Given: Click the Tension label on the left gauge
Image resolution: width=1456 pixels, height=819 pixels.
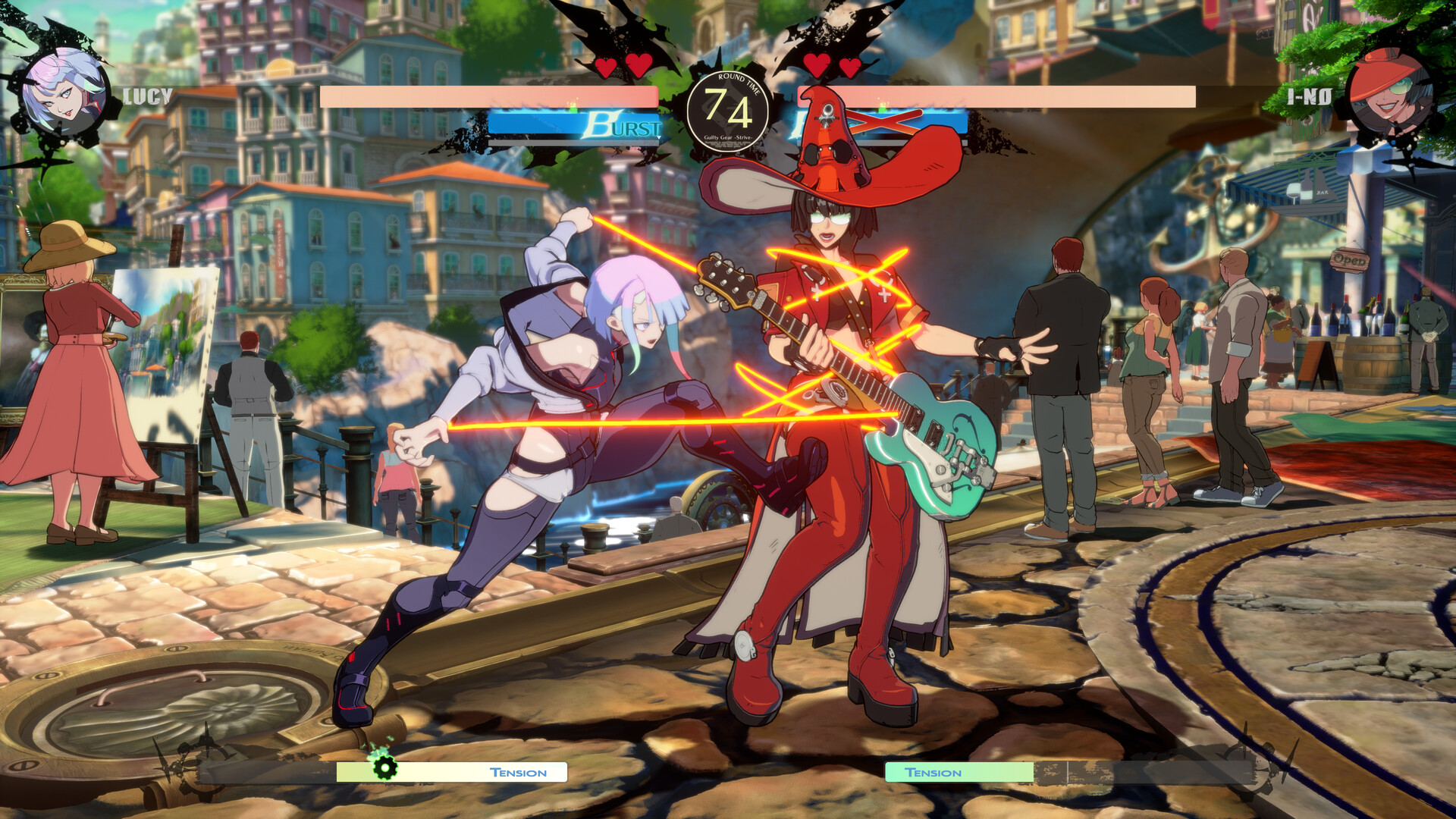Looking at the screenshot, I should click(x=518, y=773).
